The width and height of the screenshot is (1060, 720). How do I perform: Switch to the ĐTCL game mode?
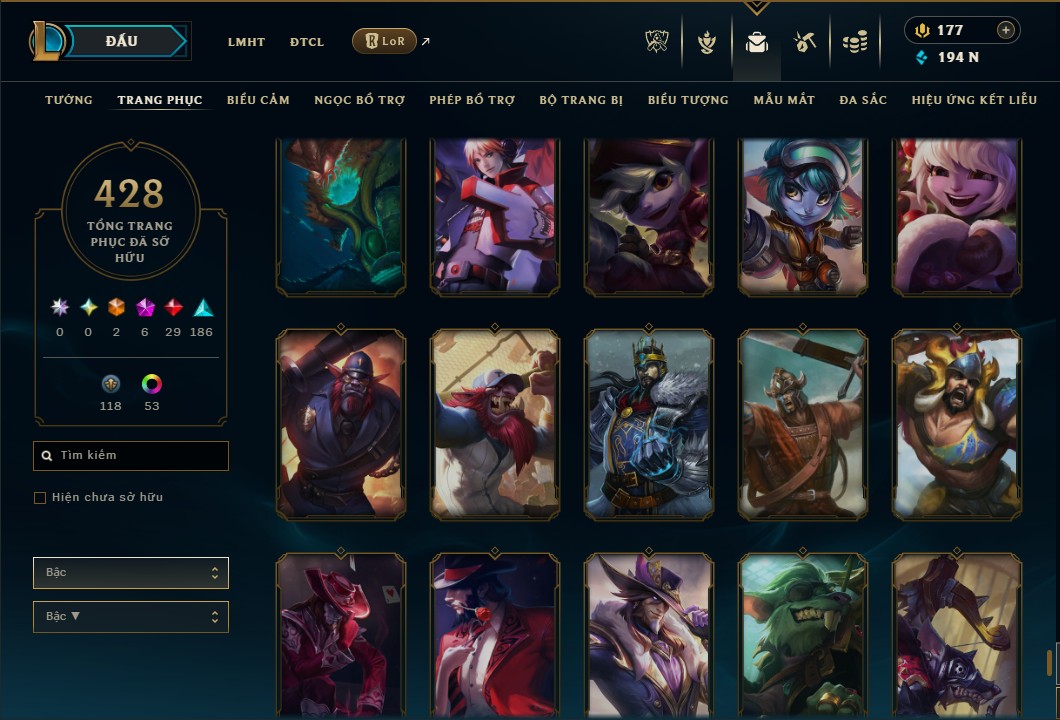click(307, 42)
